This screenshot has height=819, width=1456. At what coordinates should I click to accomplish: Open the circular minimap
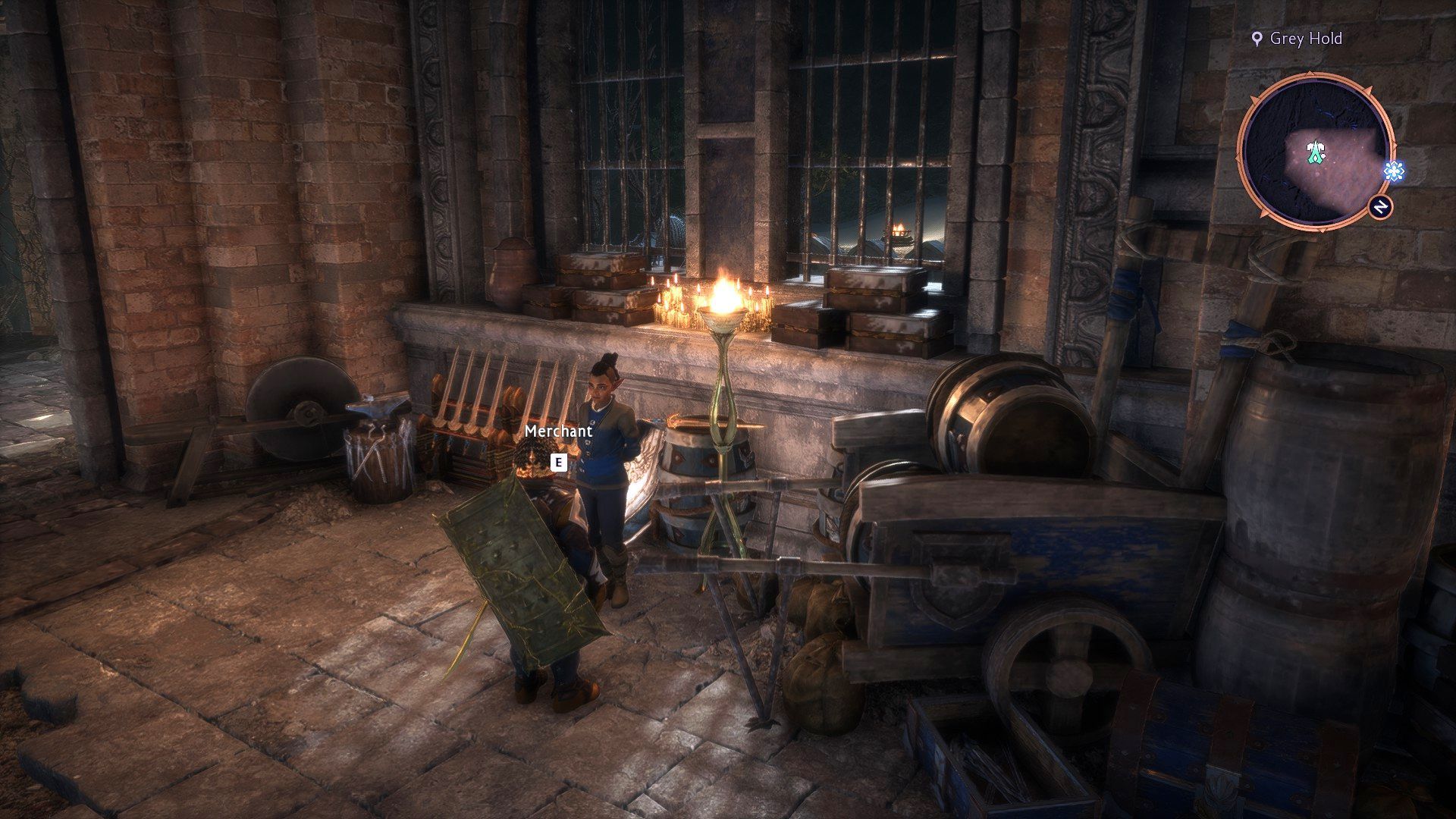pyautogui.click(x=1314, y=150)
